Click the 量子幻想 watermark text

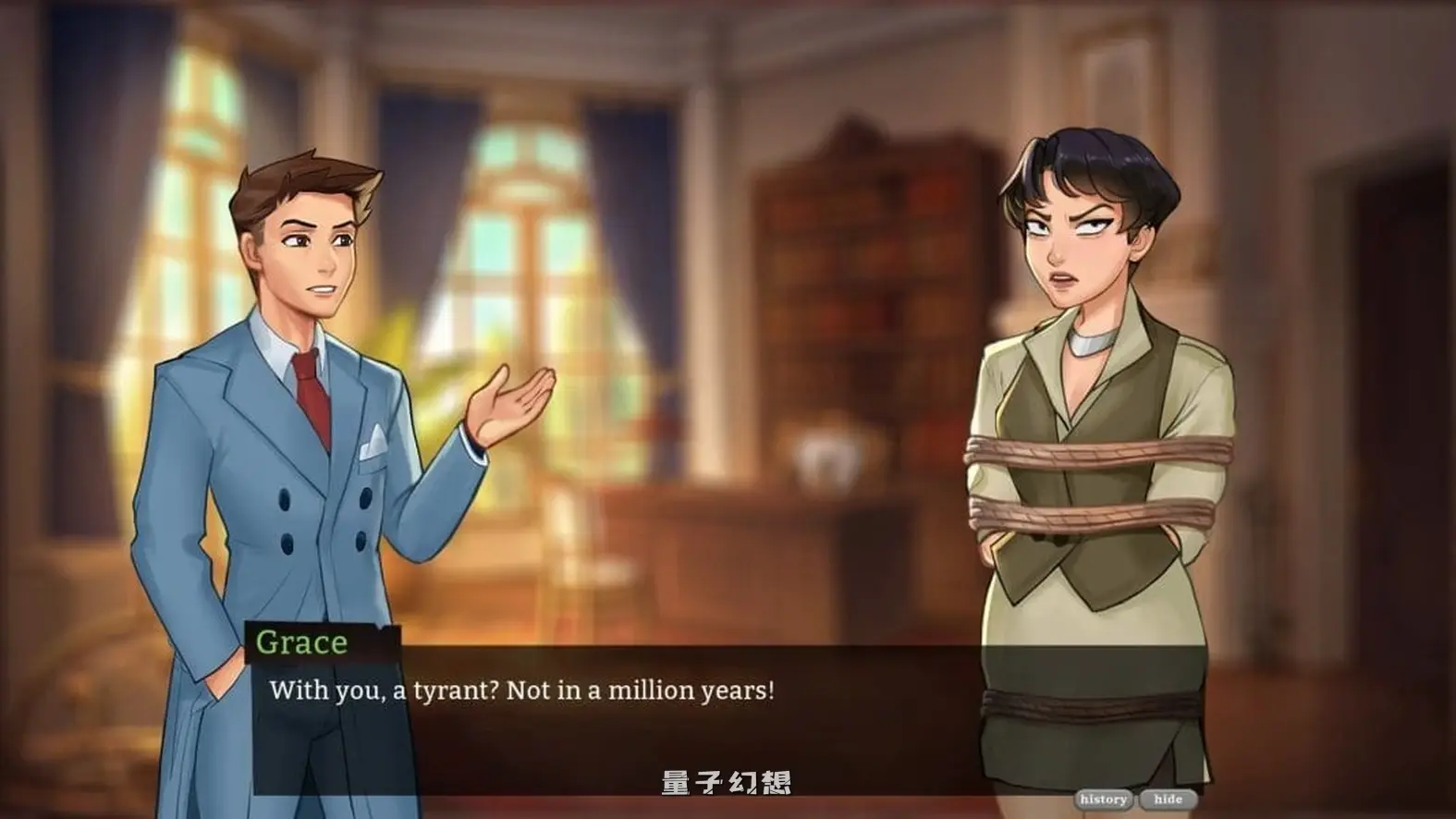[x=728, y=779]
